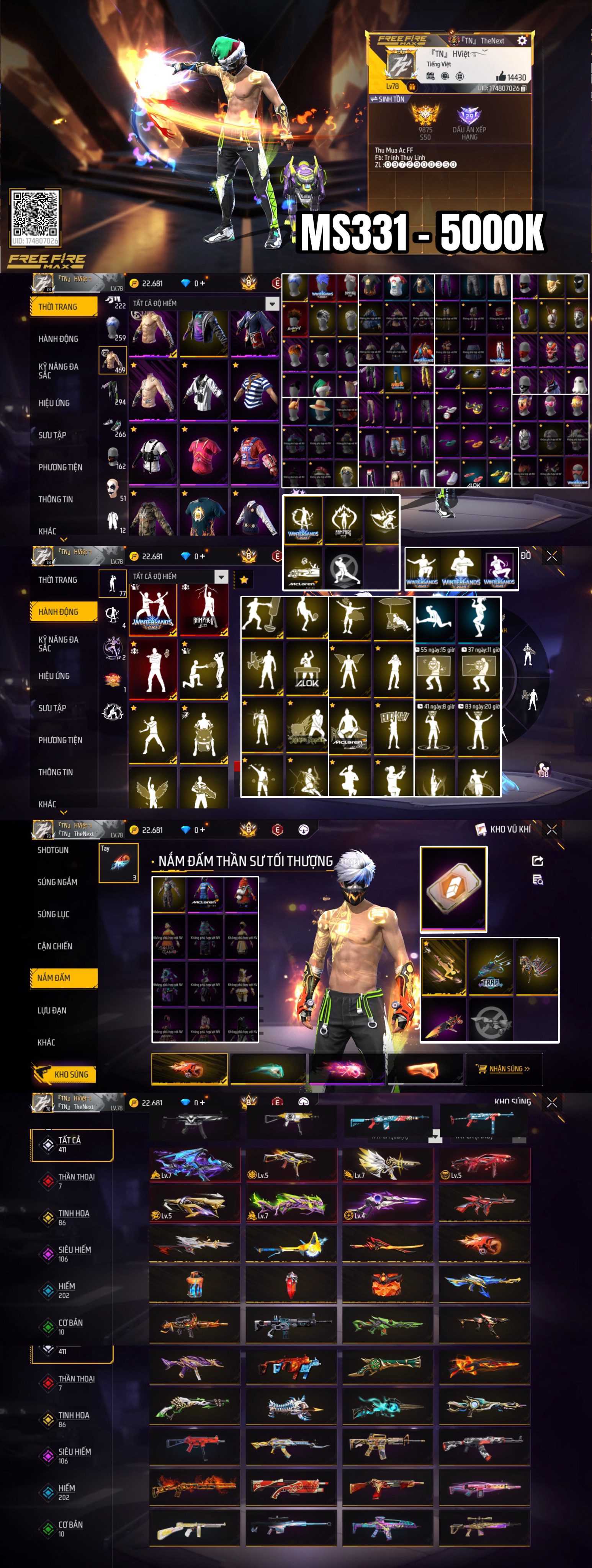Open the LỰU ĐẠN category
This screenshot has width=592, height=1568.
52,1010
